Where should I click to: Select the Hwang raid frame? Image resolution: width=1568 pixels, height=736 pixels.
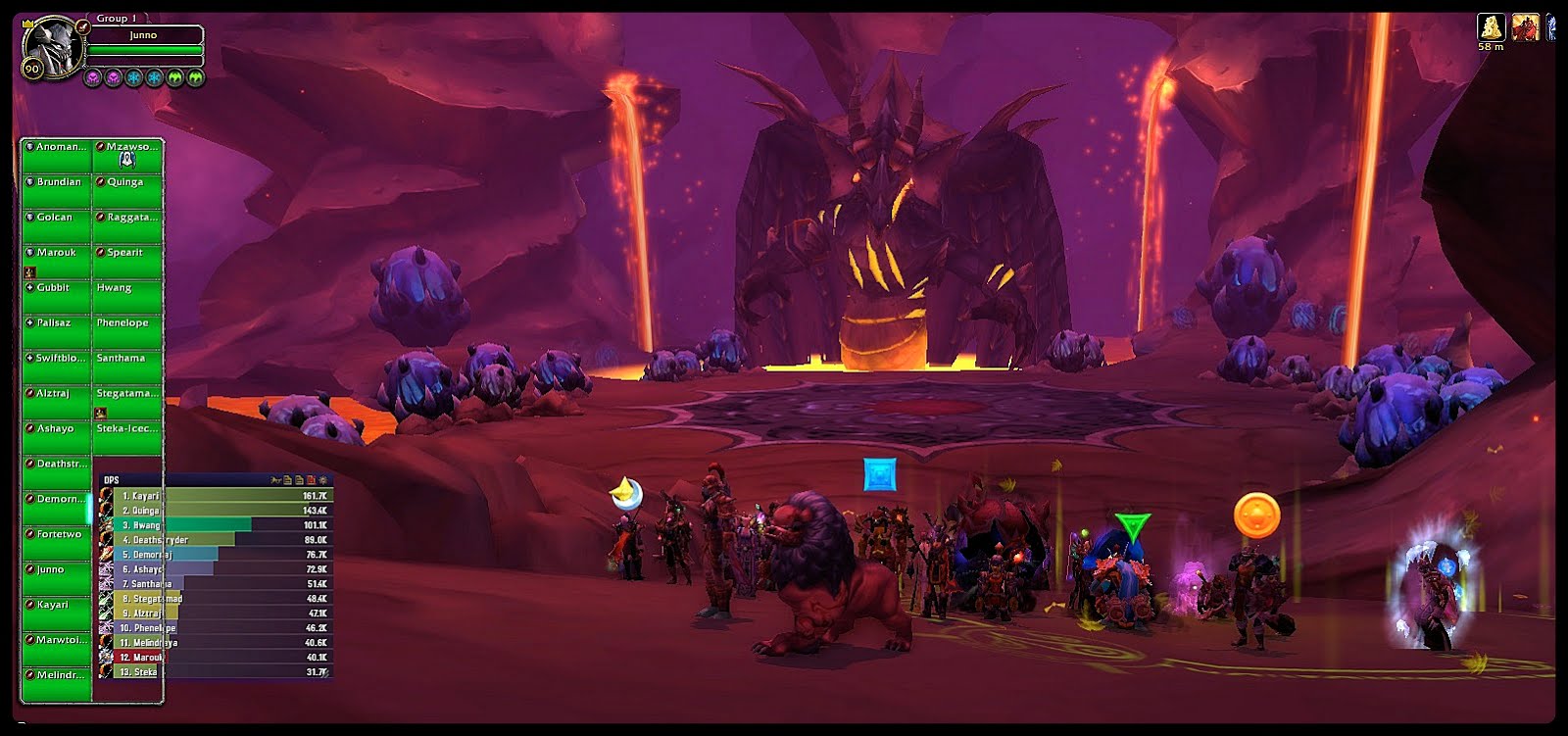tap(127, 296)
